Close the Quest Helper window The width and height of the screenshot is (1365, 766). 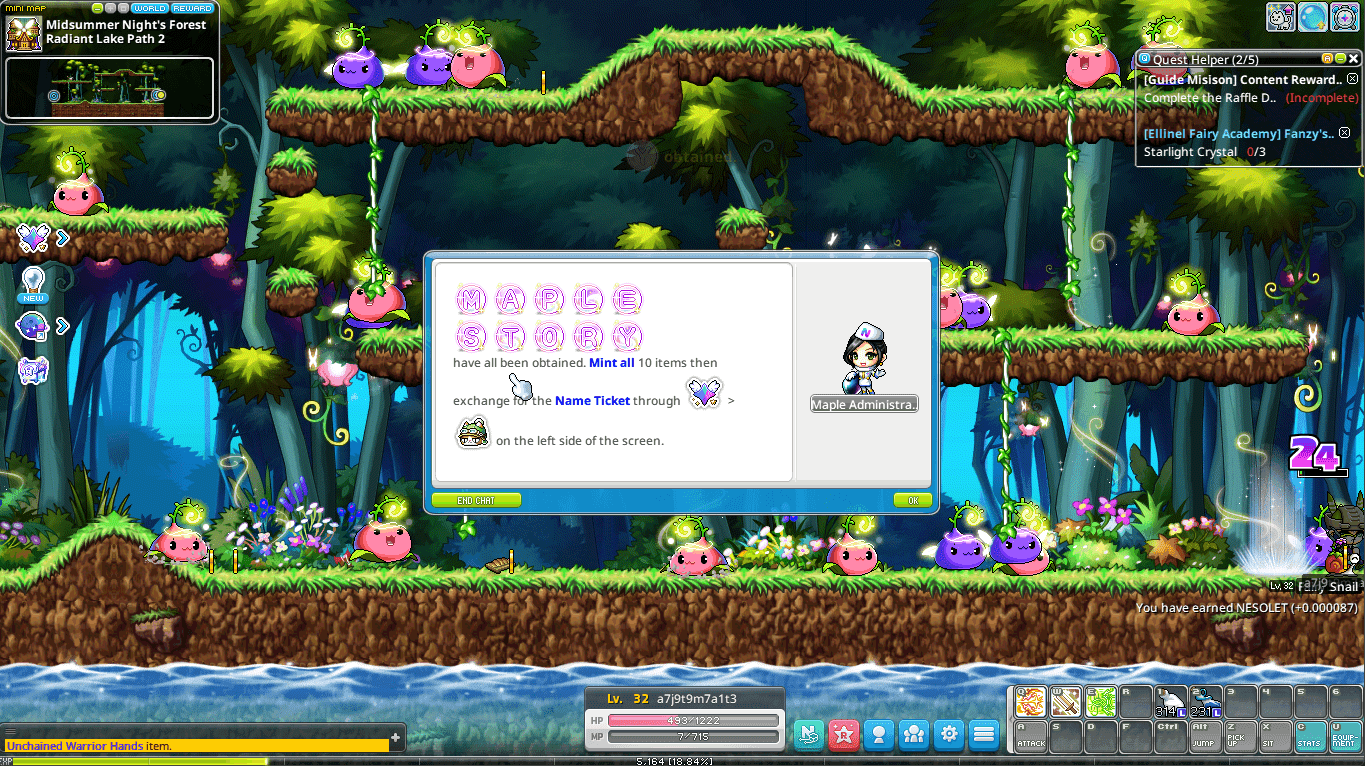1354,59
